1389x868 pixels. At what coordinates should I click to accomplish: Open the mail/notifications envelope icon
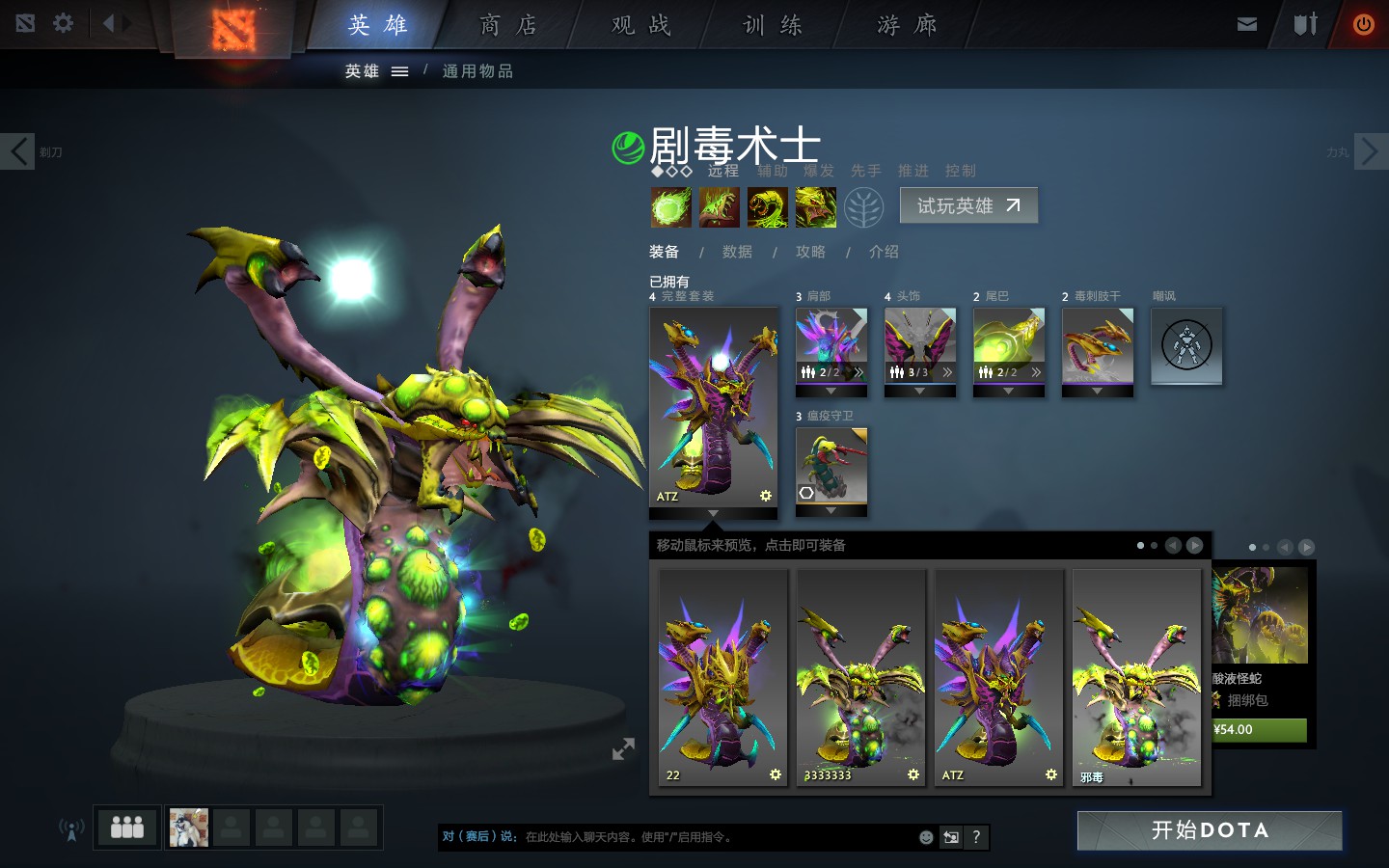point(1246,24)
